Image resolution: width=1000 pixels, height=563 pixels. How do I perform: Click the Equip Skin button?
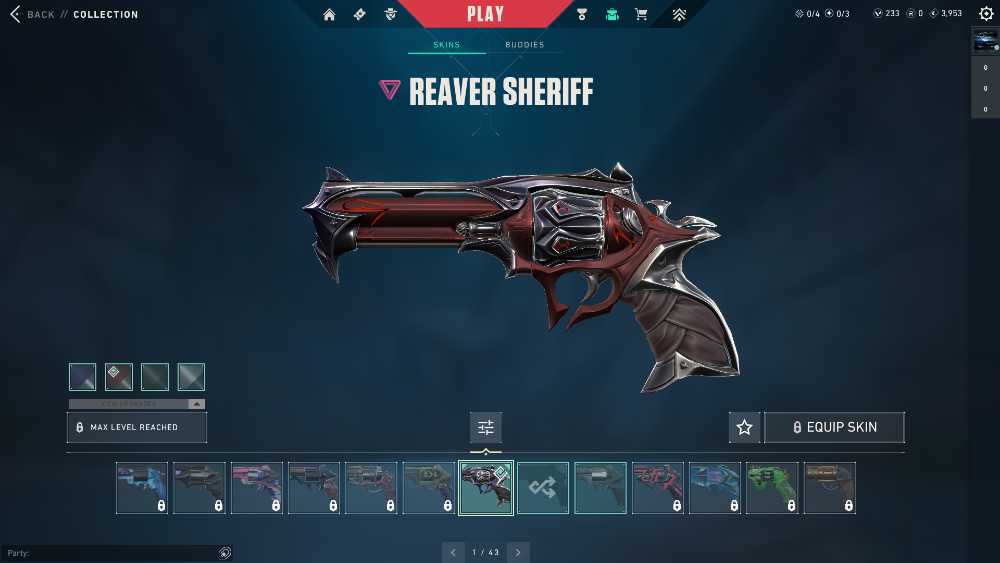tap(834, 428)
